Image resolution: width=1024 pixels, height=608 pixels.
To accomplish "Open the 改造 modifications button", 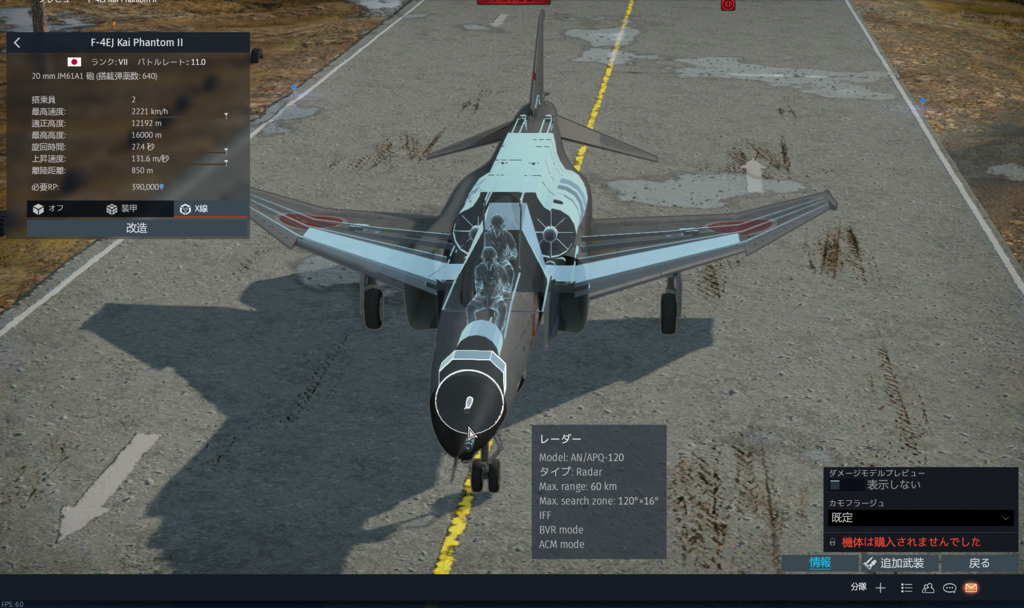I will point(137,228).
